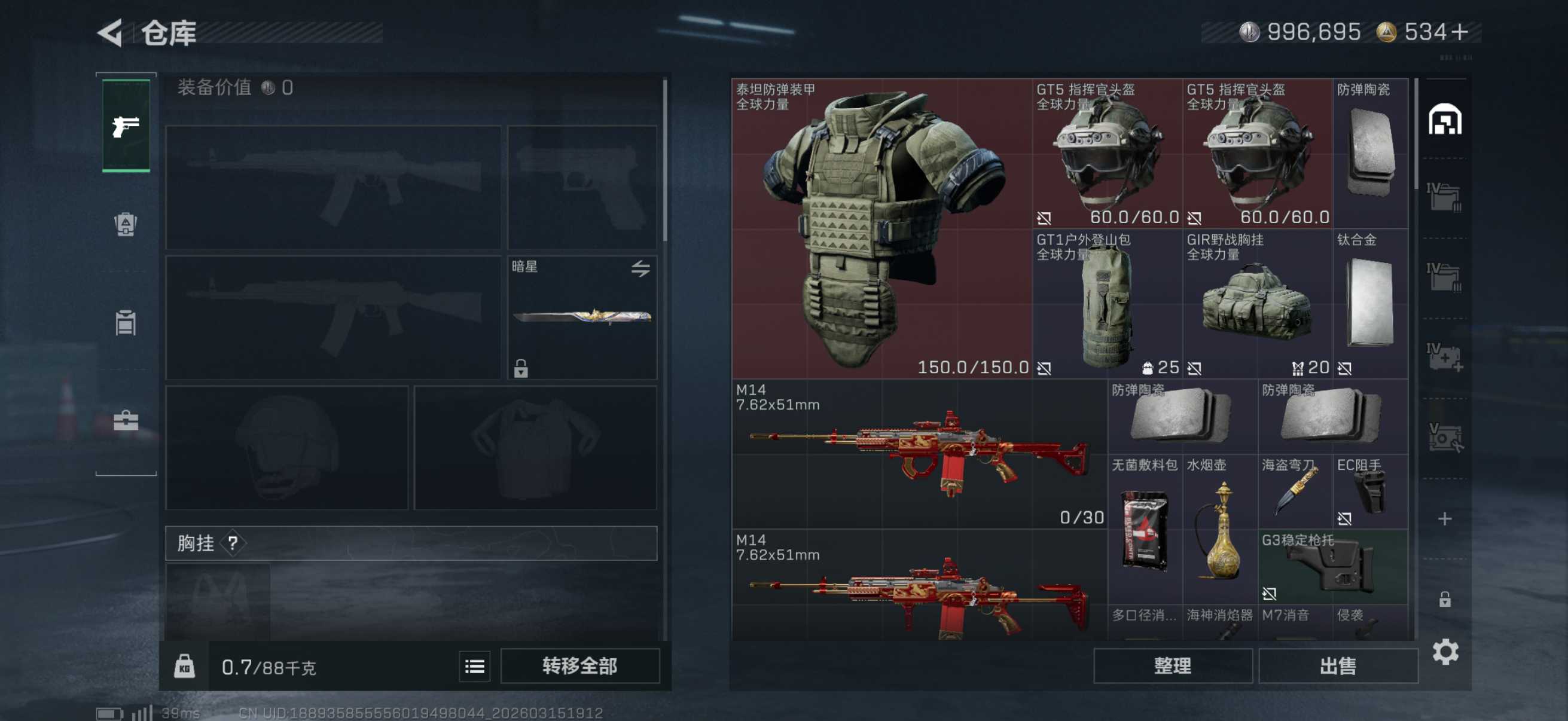Viewport: 1568px width, 721px height.
Task: Pick the 水烟壶 hookah item
Action: [x=1219, y=528]
